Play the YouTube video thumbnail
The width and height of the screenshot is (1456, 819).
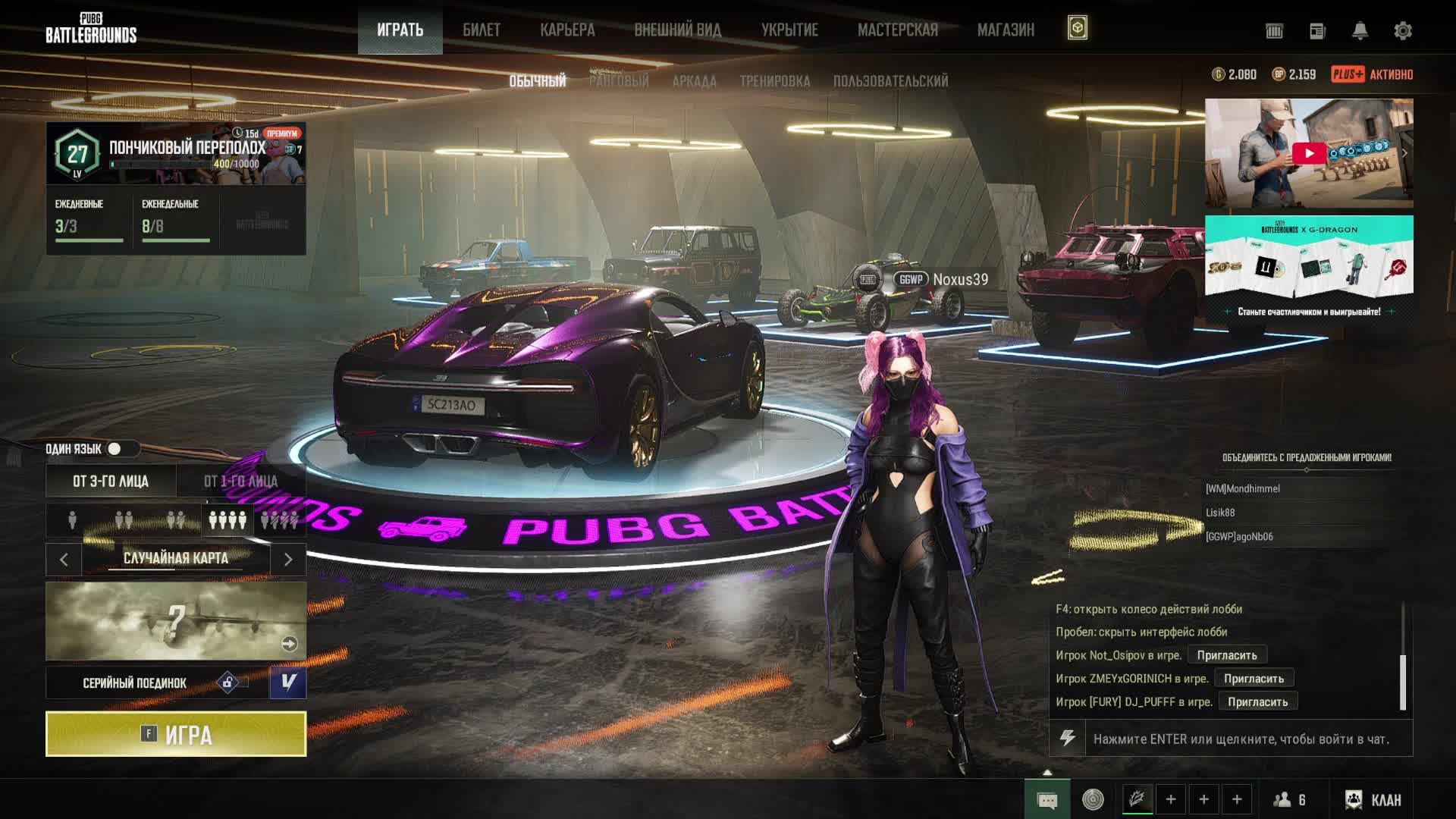pyautogui.click(x=1308, y=153)
